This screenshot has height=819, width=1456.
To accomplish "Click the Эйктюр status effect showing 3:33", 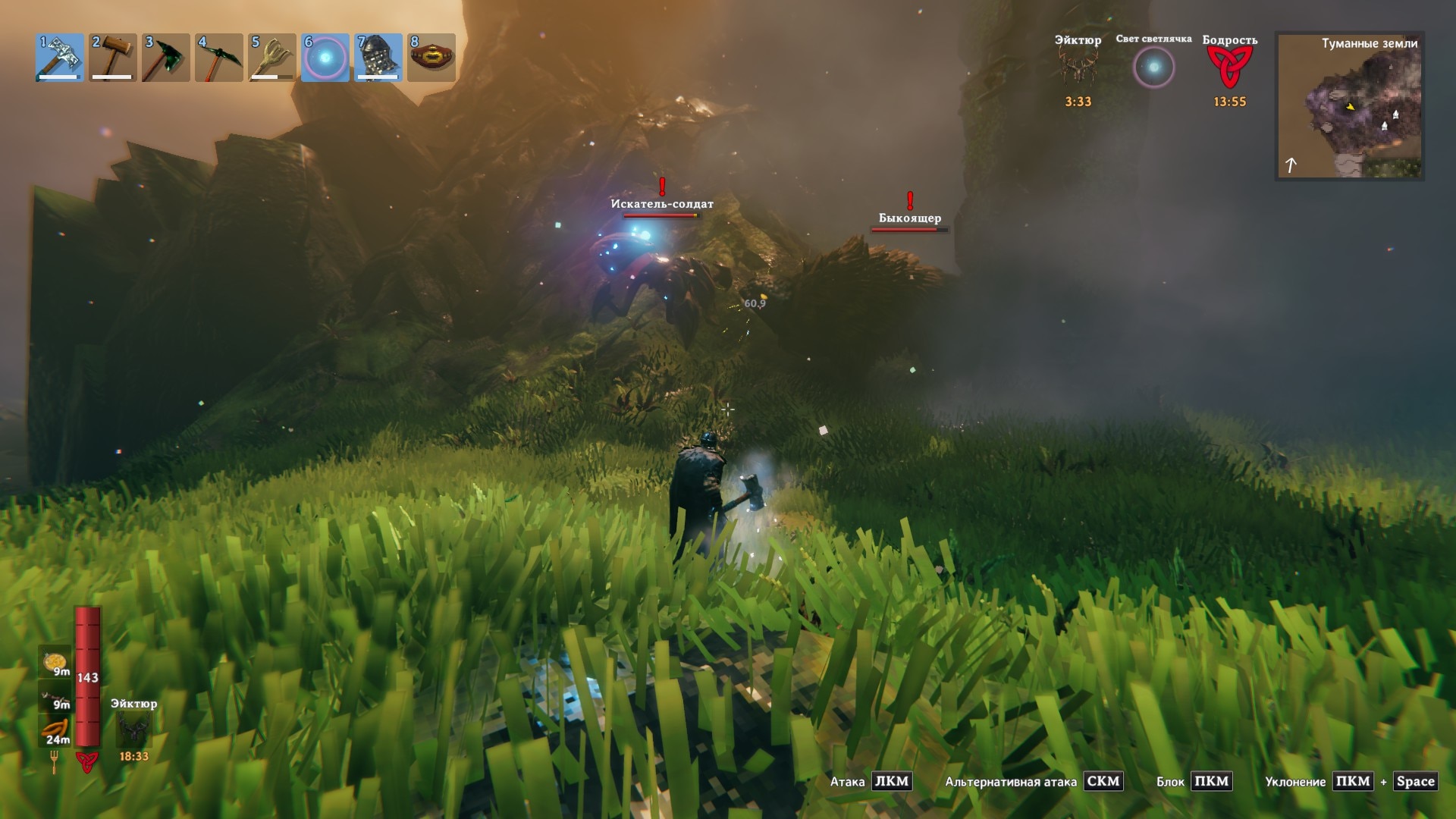I will 1078,67.
